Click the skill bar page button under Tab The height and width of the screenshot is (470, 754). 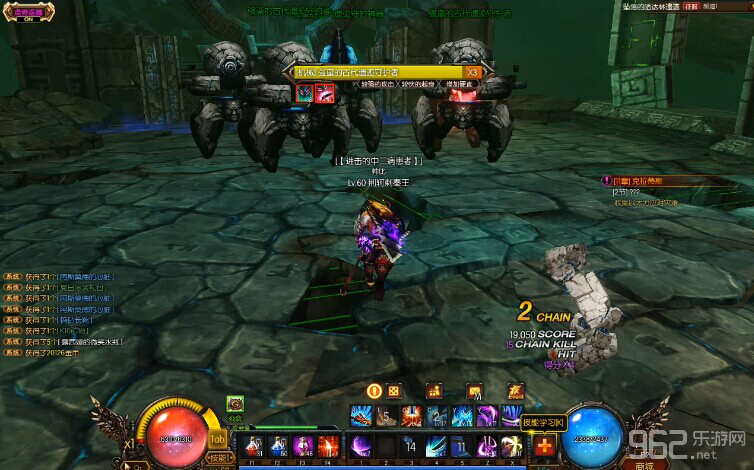[218, 457]
